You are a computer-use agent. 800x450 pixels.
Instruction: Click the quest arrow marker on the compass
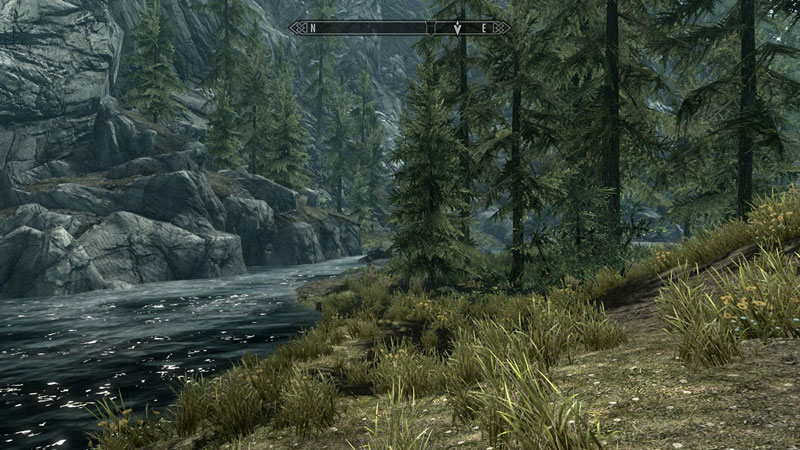457,28
